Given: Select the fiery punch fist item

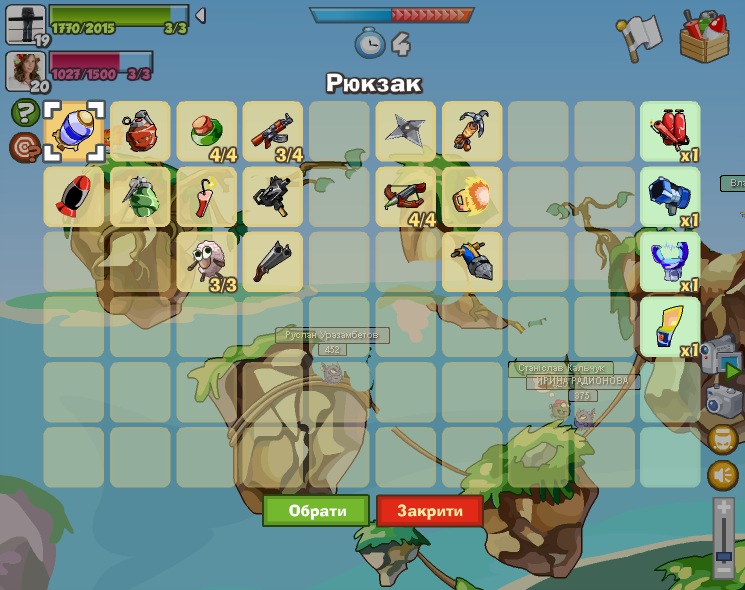Looking at the screenshot, I should click(471, 197).
